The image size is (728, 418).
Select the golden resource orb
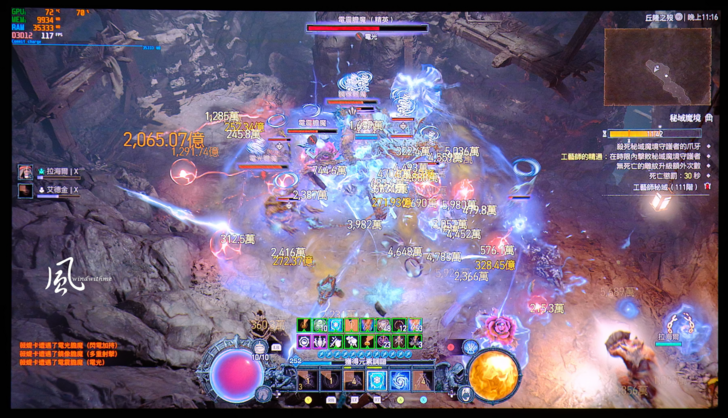493,373
